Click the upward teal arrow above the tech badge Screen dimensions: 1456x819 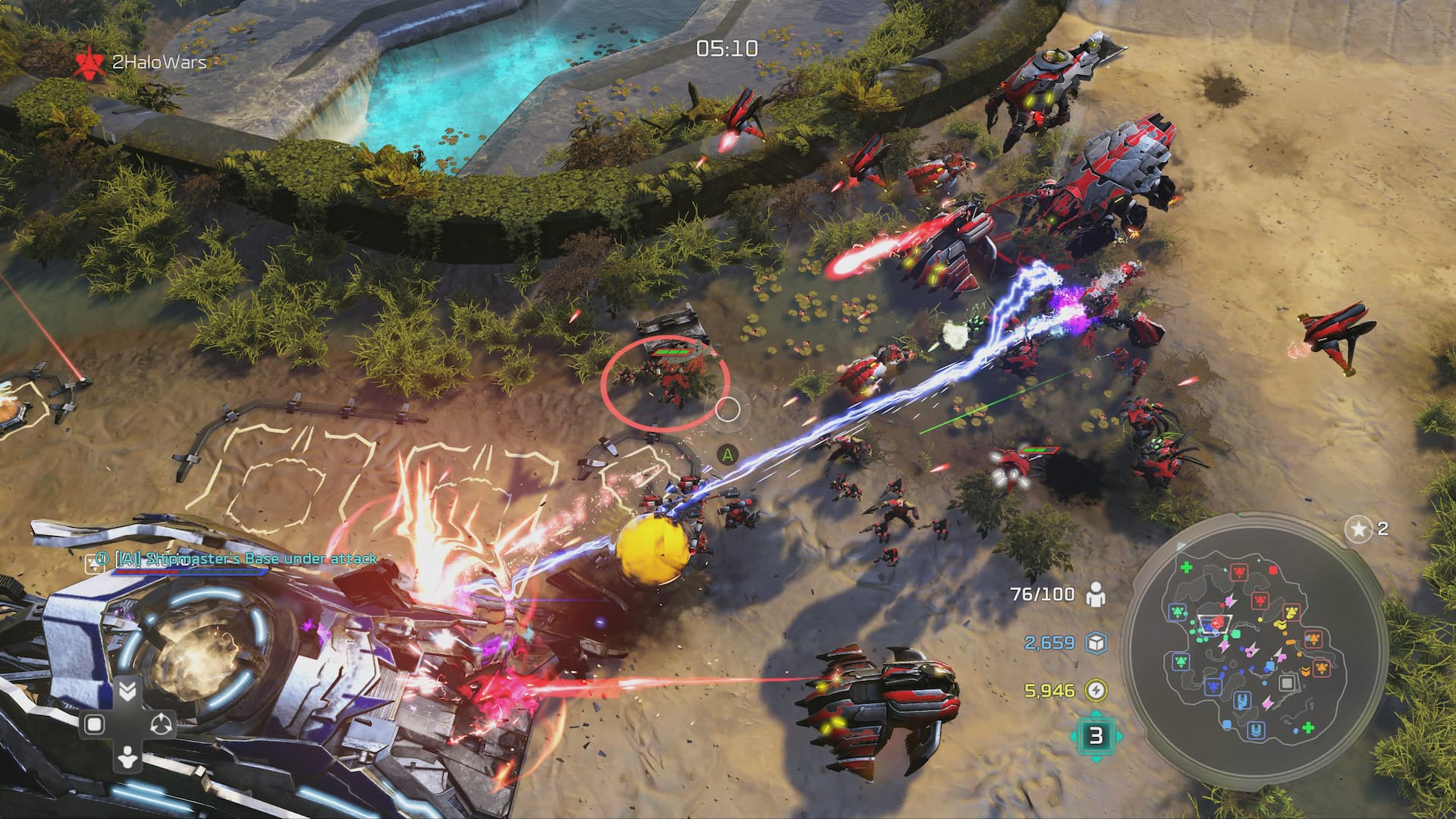(1095, 714)
